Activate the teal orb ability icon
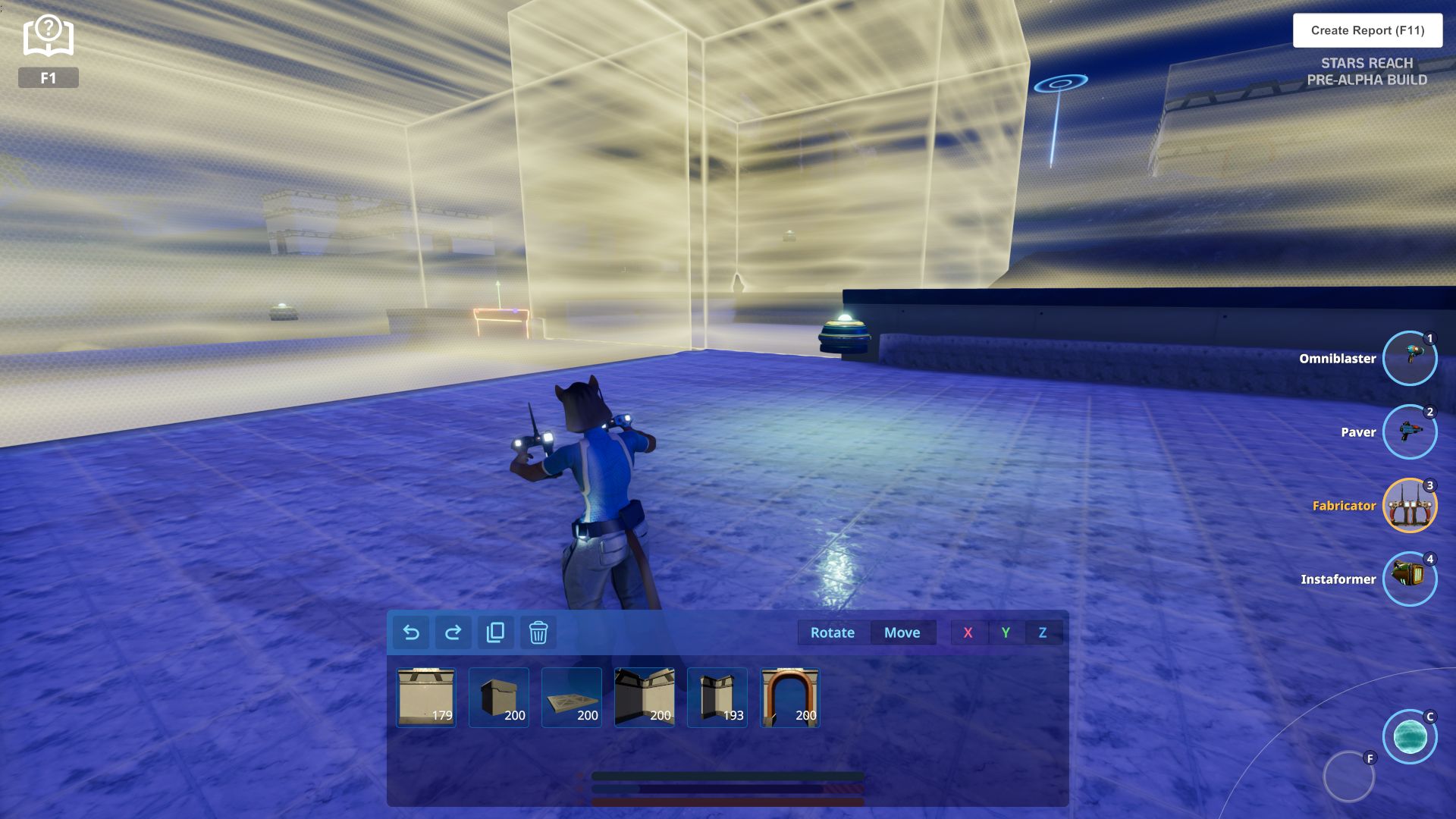Screen dimensions: 1456x819 (x=1410, y=736)
